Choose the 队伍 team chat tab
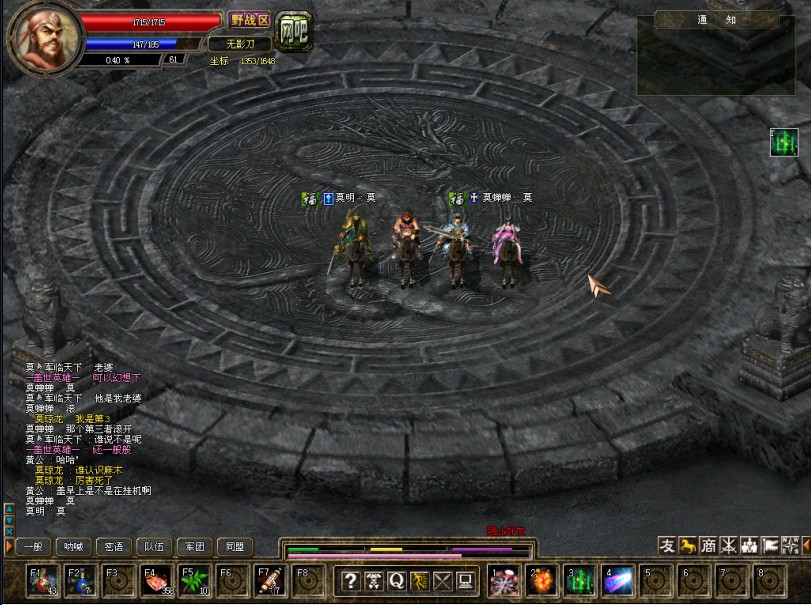This screenshot has height=605, width=811. (154, 547)
